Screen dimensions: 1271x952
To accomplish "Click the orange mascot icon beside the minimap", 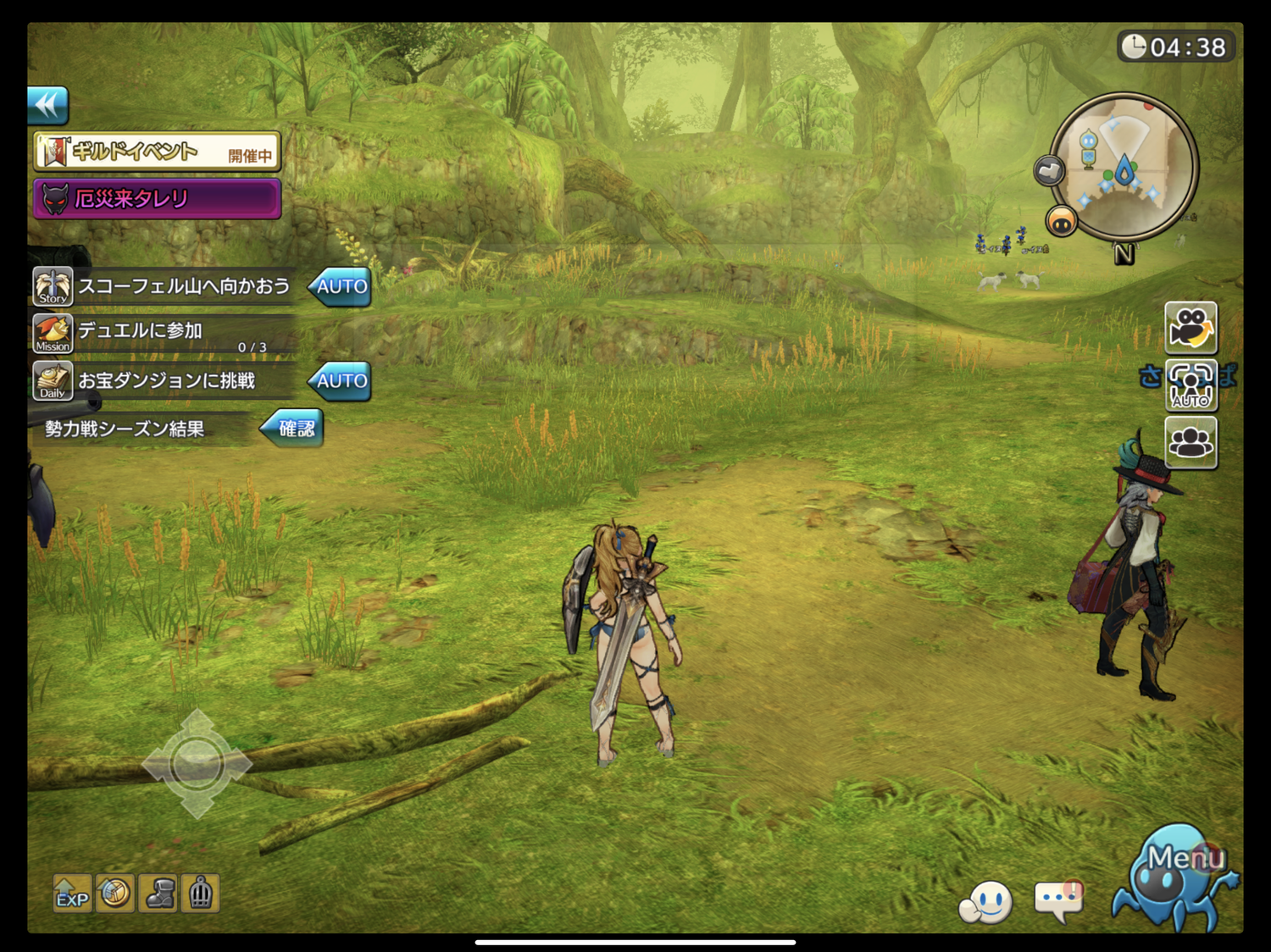I will (x=1061, y=222).
